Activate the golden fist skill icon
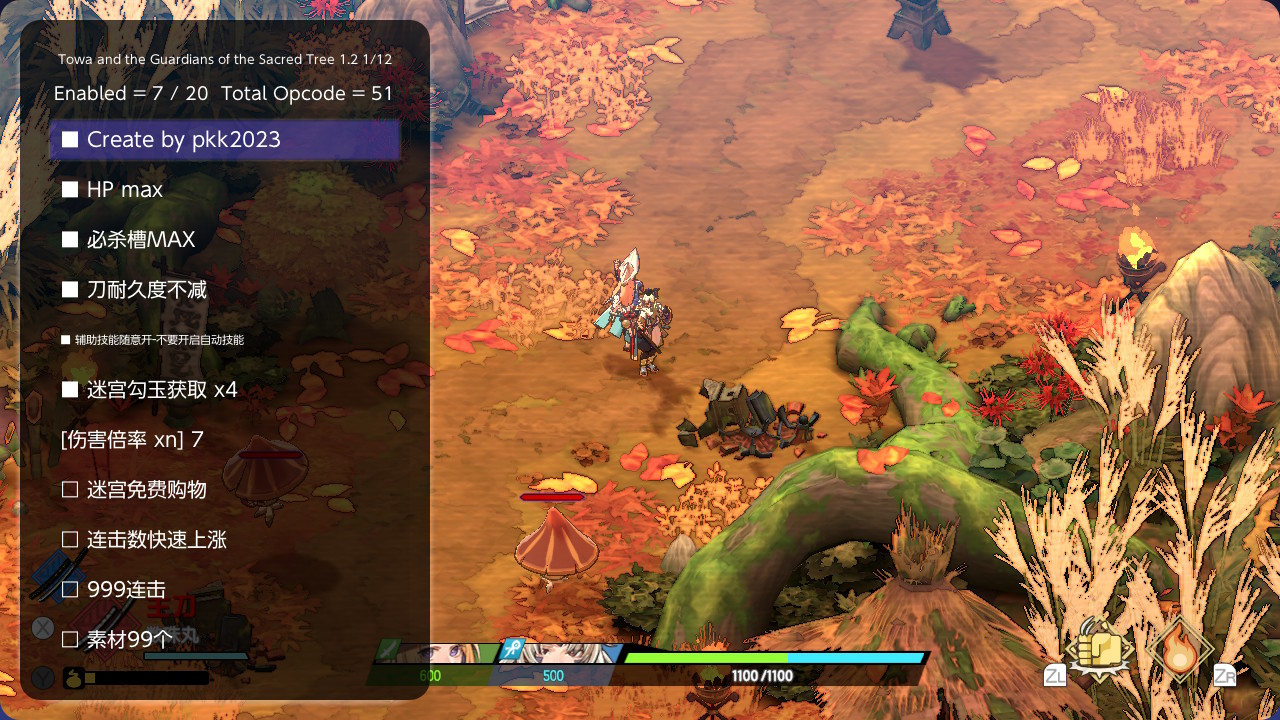1280x720 pixels. tap(1100, 650)
